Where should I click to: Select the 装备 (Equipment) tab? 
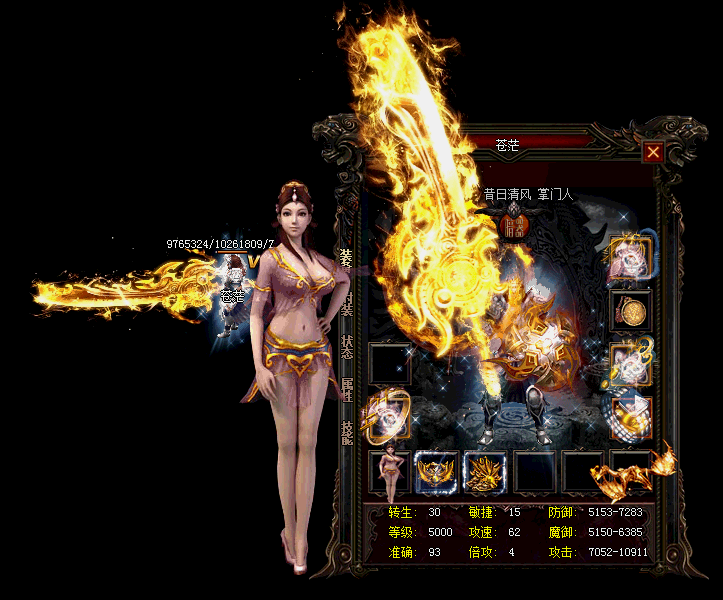coord(346,260)
